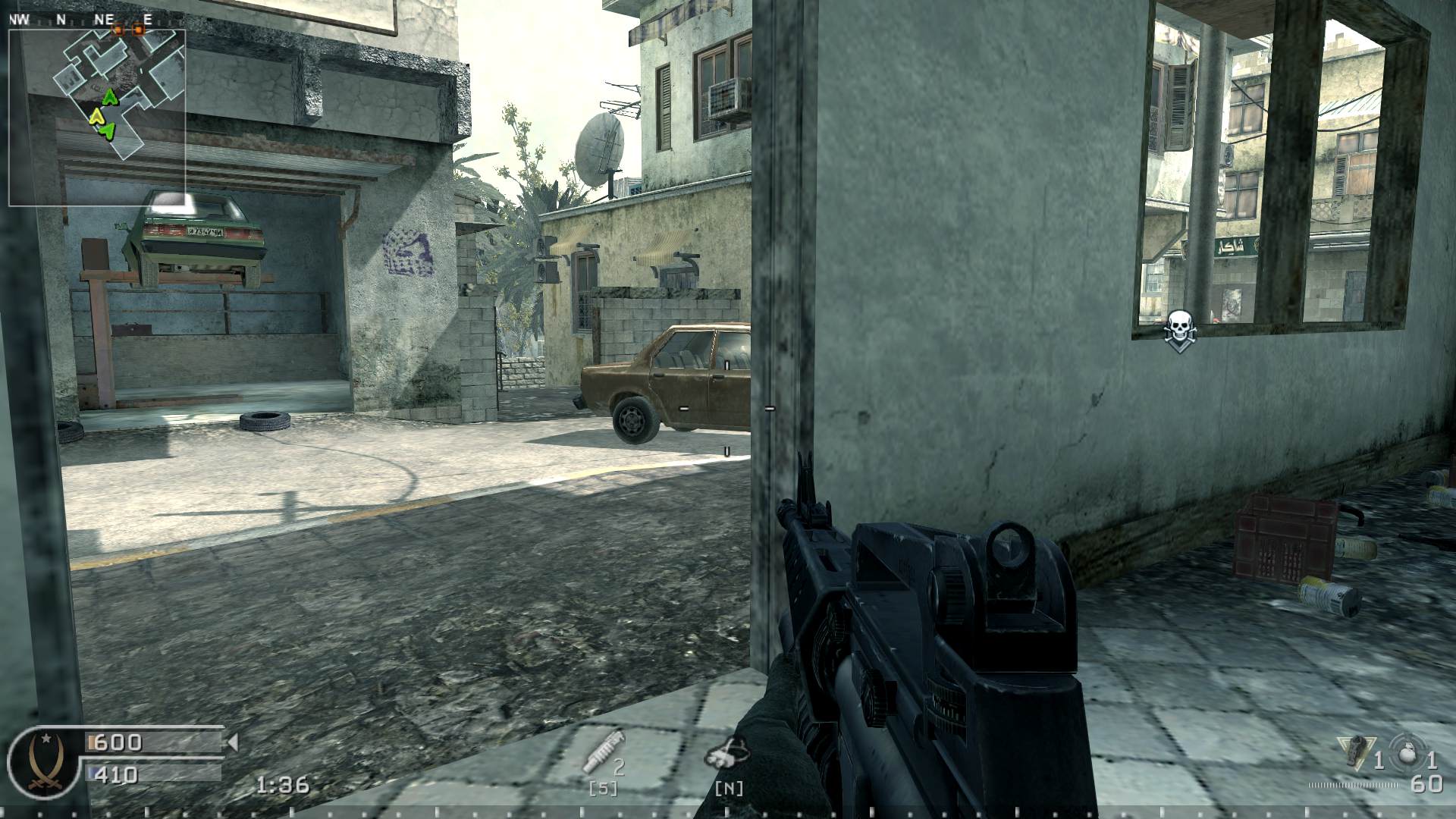The image size is (1456, 819).
Task: Click the orange triangle beside the 600 score
Action: point(233,742)
